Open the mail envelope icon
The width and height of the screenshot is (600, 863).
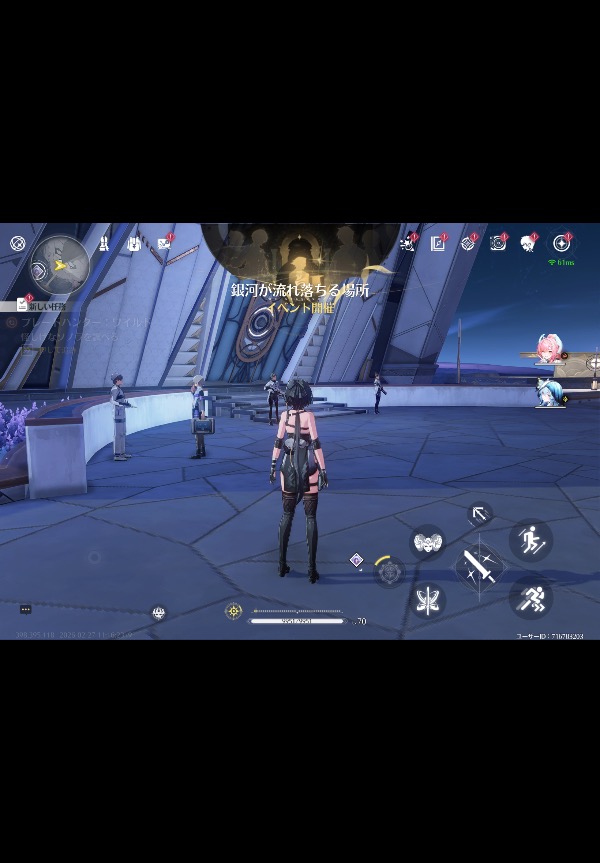point(164,243)
